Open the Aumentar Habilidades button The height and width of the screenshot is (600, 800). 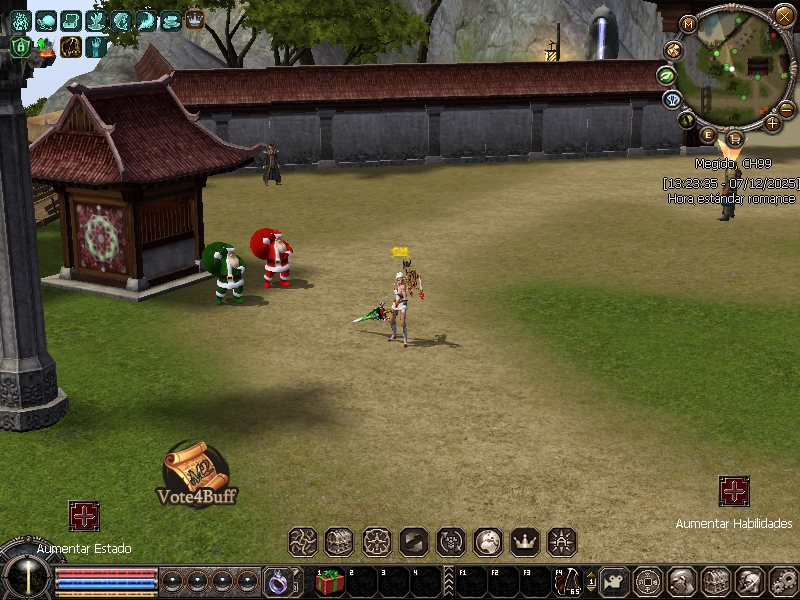[x=734, y=491]
